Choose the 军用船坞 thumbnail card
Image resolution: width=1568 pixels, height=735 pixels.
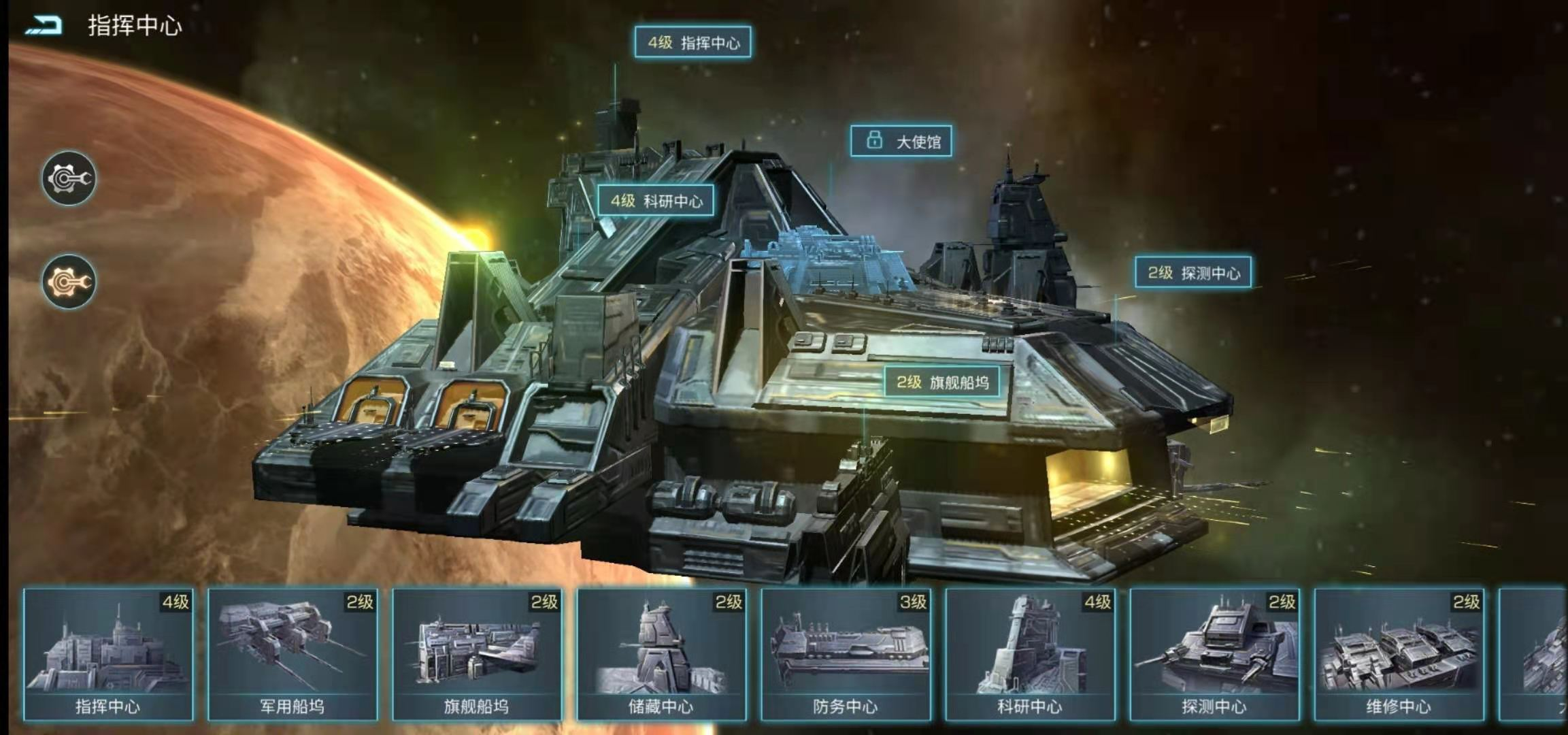[293, 654]
